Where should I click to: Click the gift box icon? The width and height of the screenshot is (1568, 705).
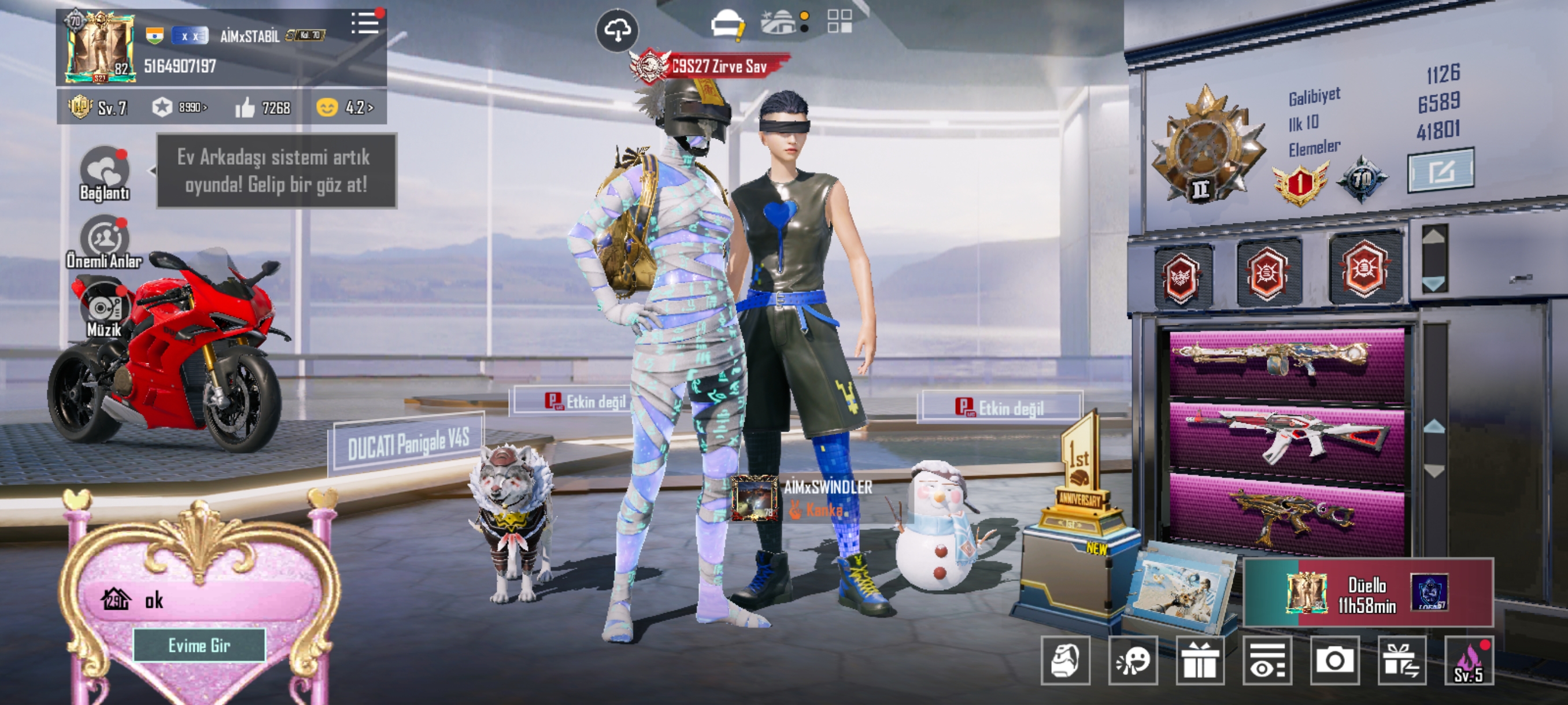[x=1199, y=660]
